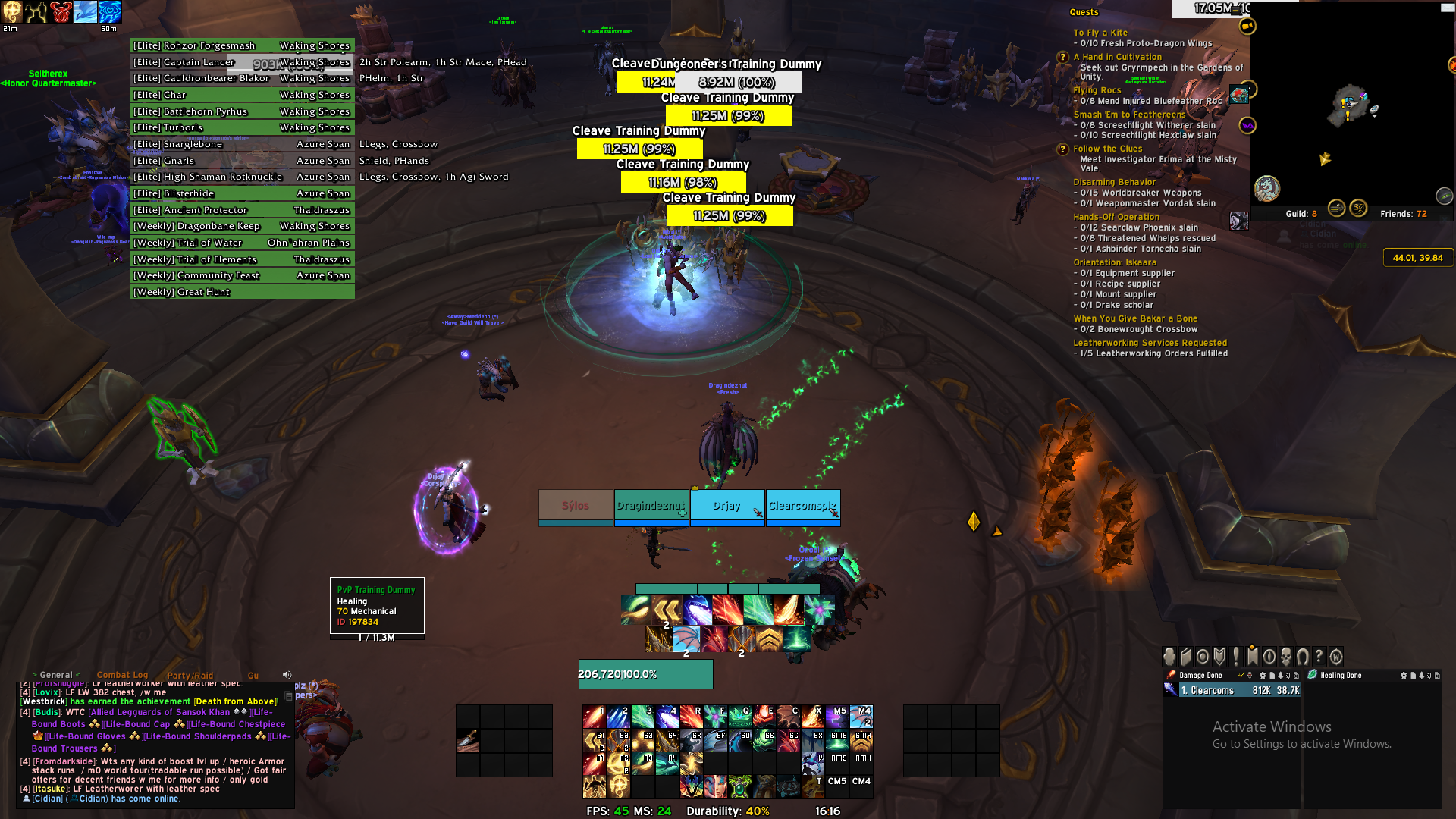Use the Flying Rocs quest item icon
This screenshot has height=819, width=1456.
click(x=1238, y=95)
